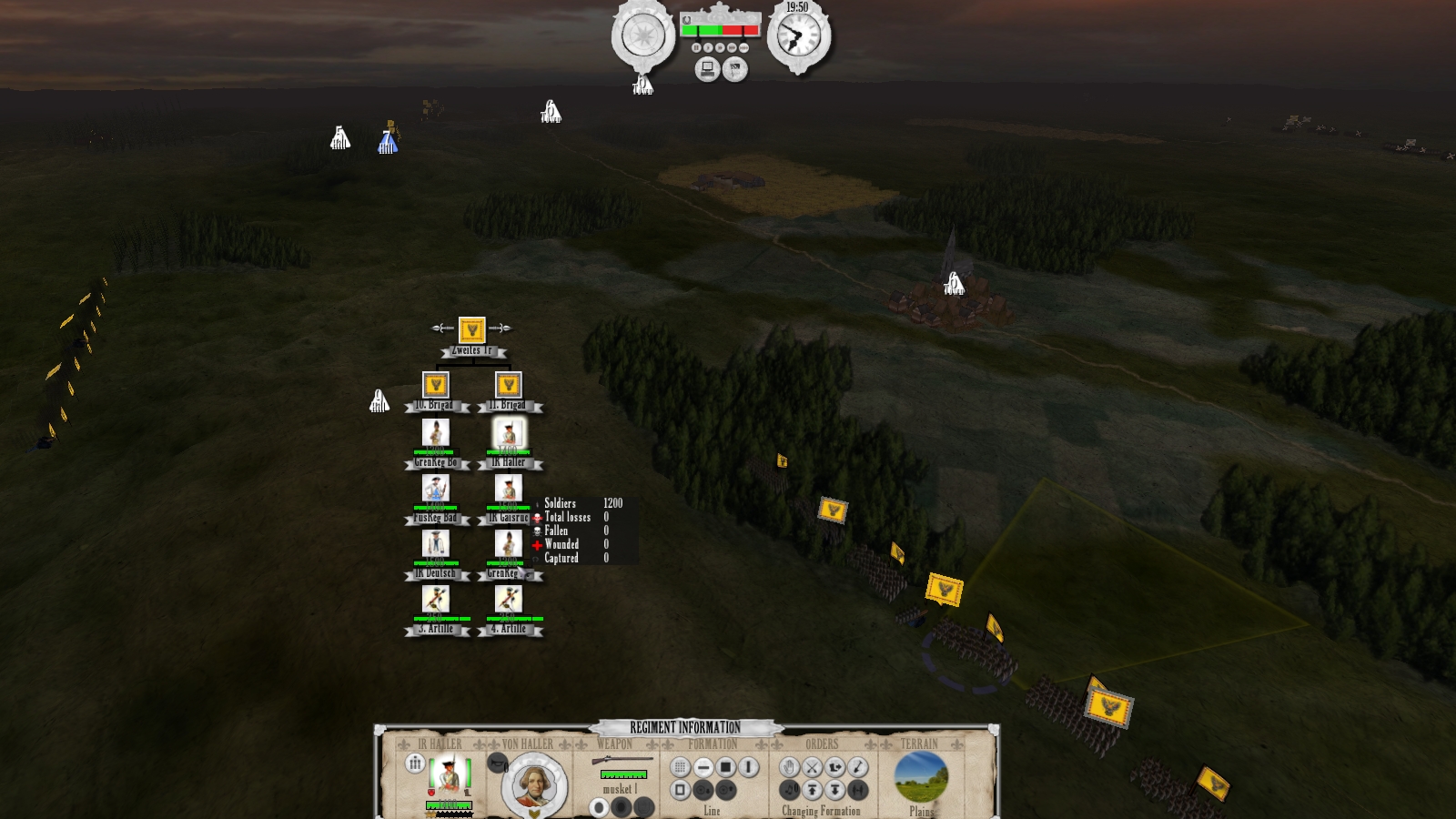Pause the battle with the pause button
This screenshot has width=1456, height=819.
696,47
